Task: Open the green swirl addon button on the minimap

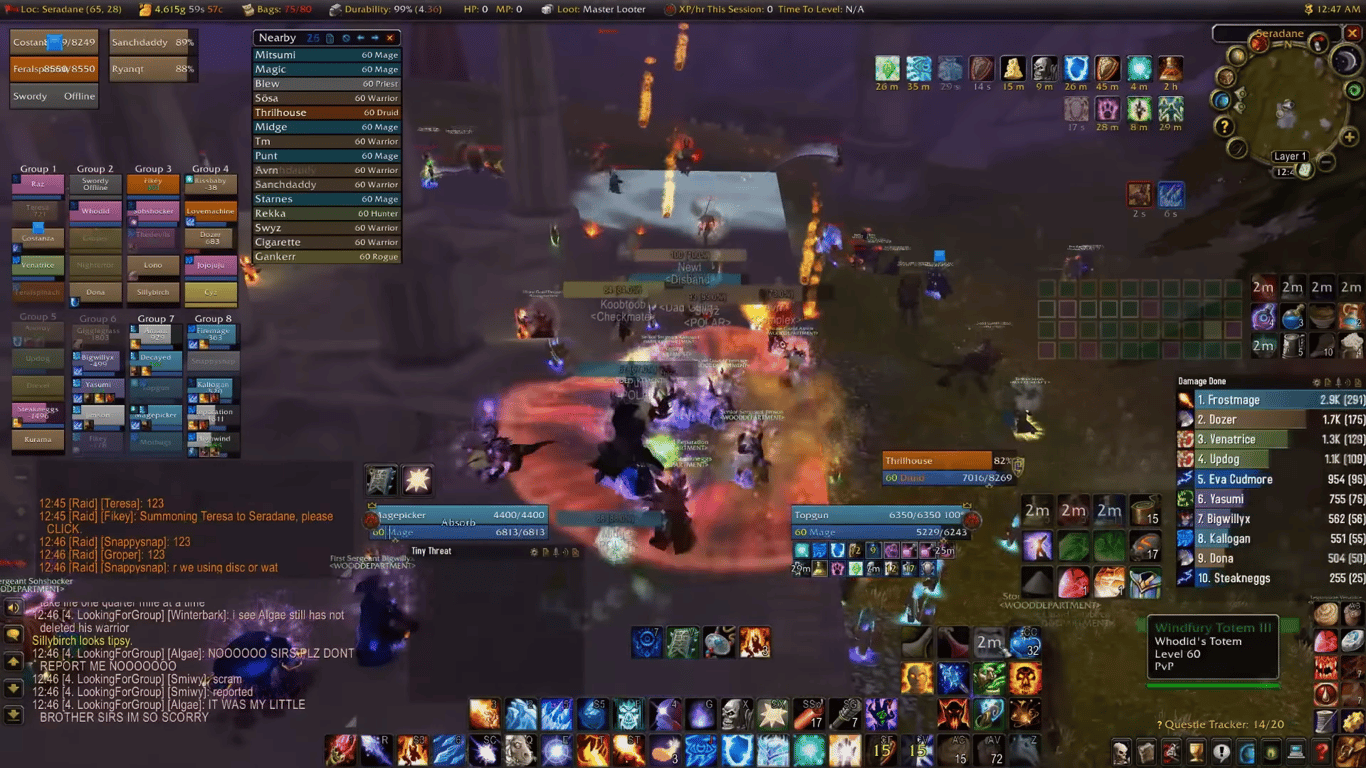Action: (1354, 89)
